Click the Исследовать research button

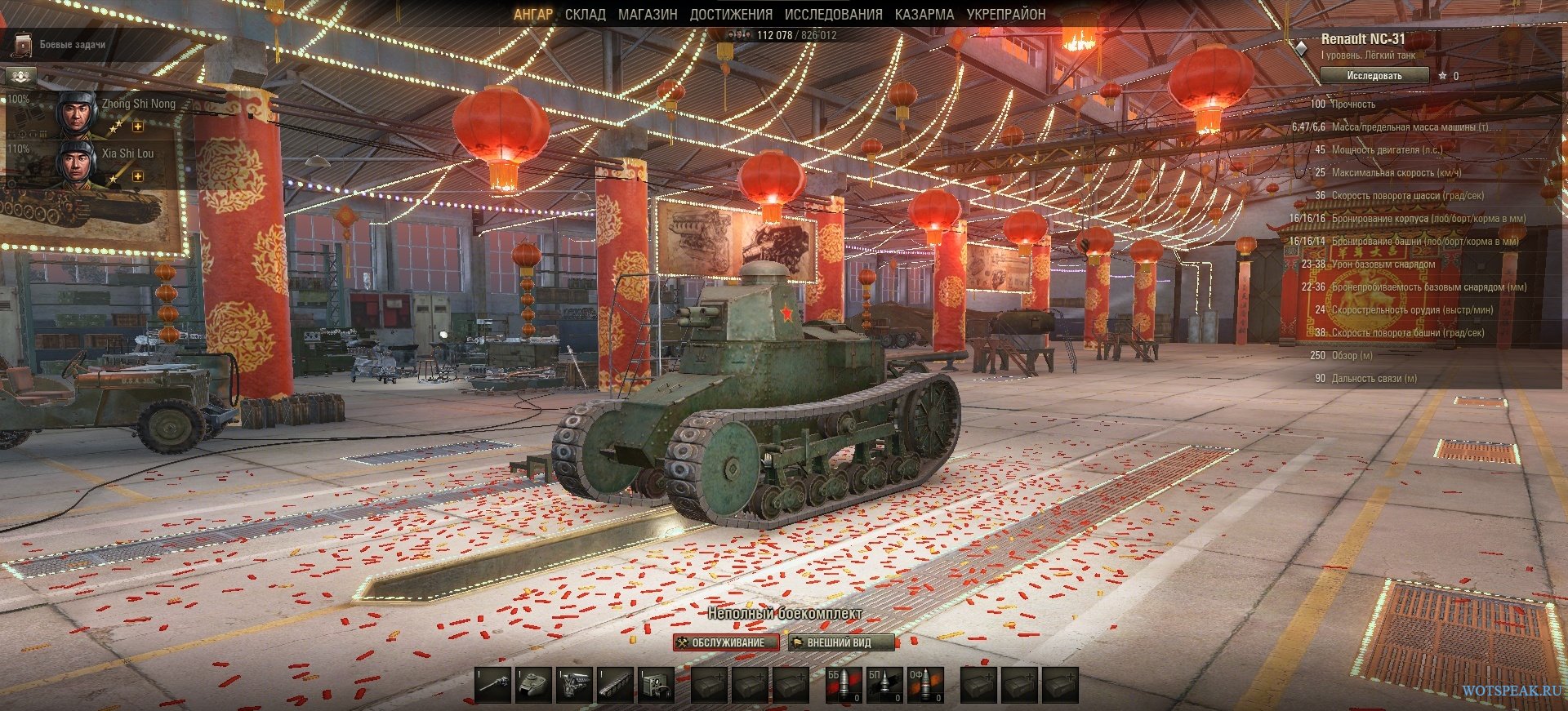coord(1374,76)
